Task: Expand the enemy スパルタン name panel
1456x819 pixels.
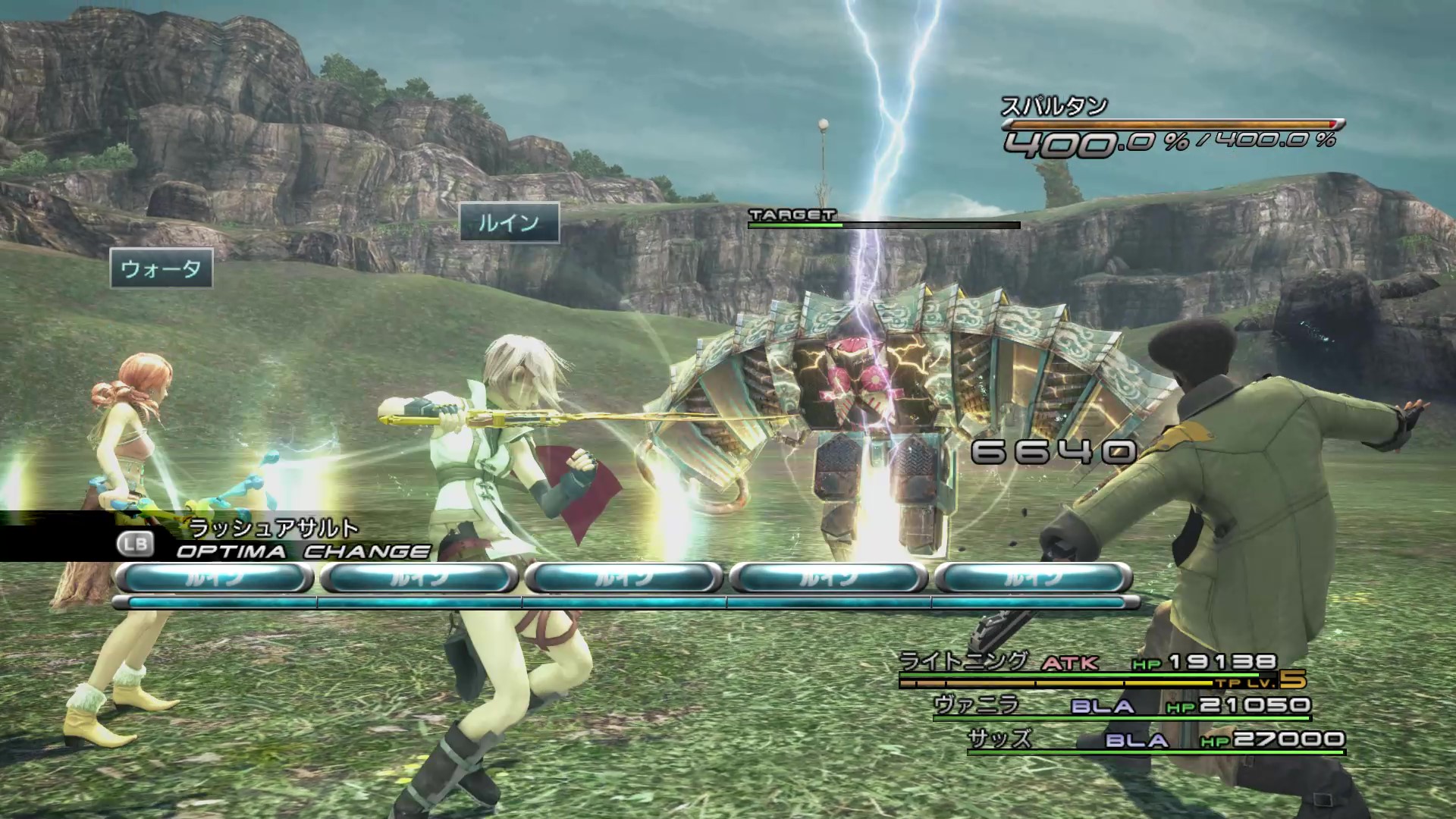Action: 1054,107
